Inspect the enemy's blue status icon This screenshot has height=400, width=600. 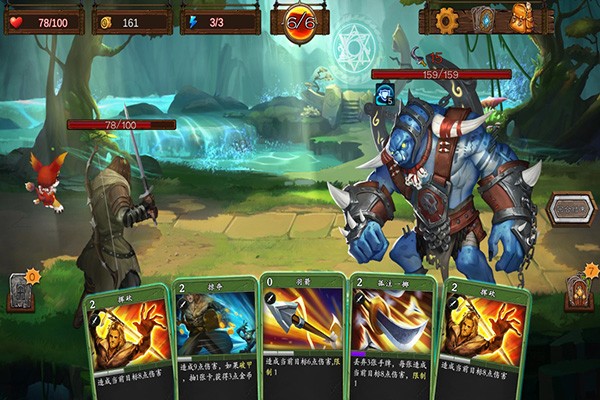click(383, 92)
